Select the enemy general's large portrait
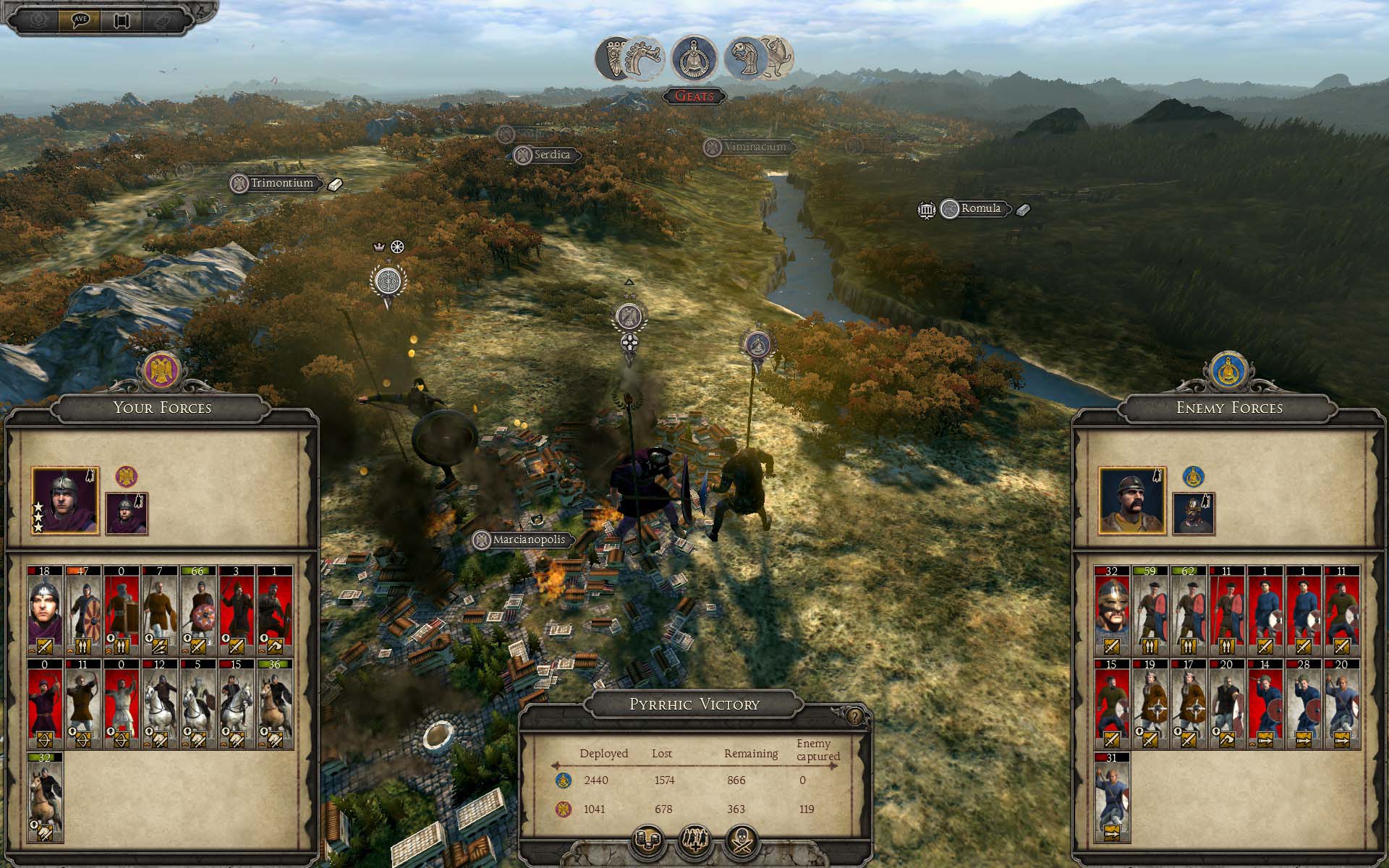 (1132, 501)
